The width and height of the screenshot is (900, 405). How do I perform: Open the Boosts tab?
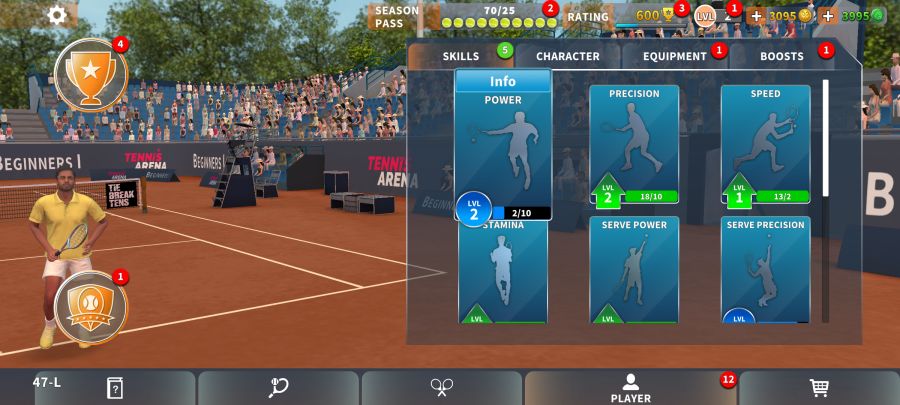click(x=782, y=57)
